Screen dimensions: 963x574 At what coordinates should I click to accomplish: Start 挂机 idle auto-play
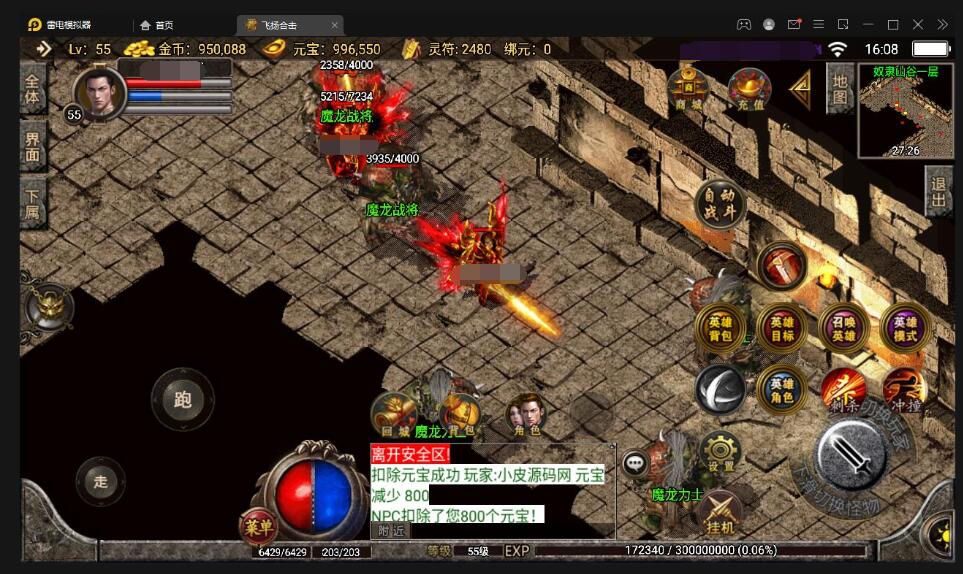tap(720, 513)
